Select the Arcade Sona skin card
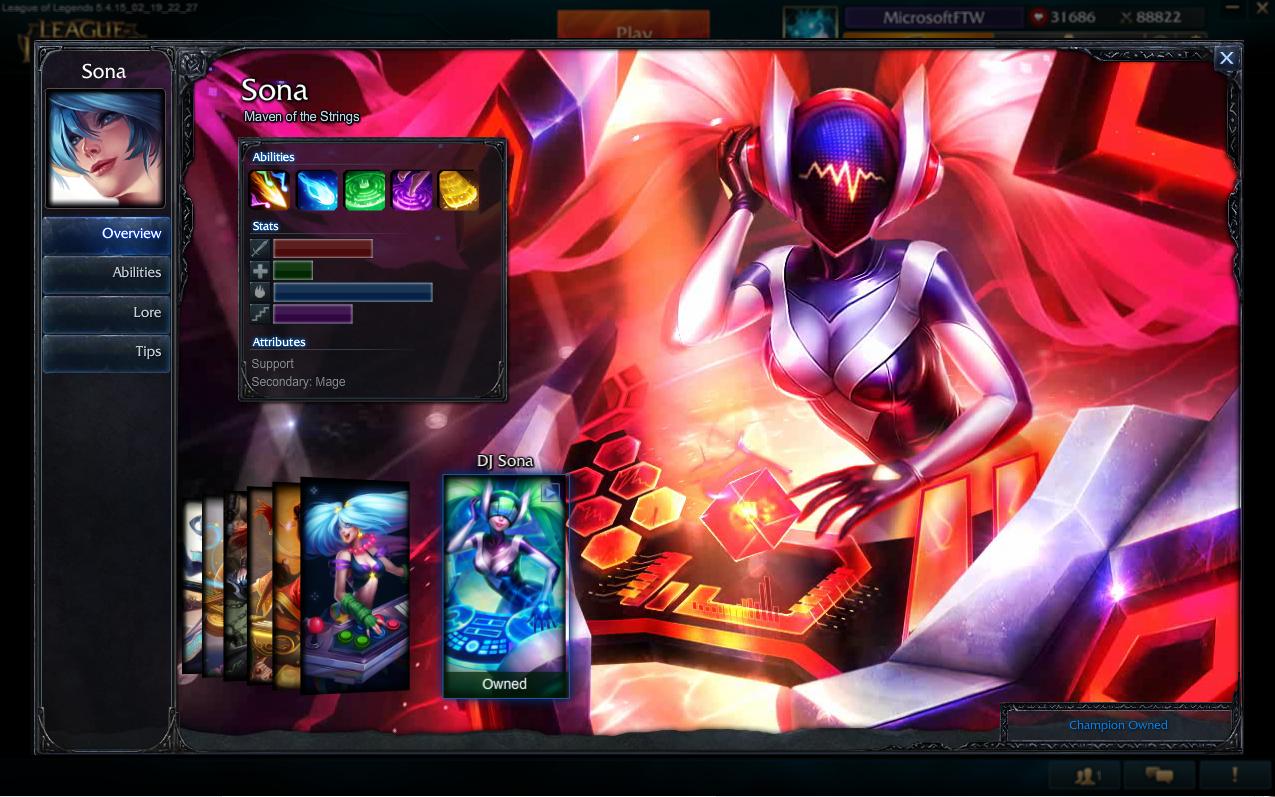Viewport: 1275px width, 797px height. click(356, 585)
